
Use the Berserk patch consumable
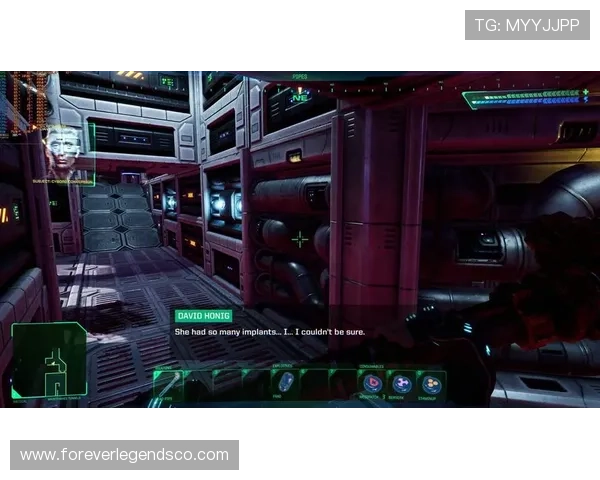point(402,383)
